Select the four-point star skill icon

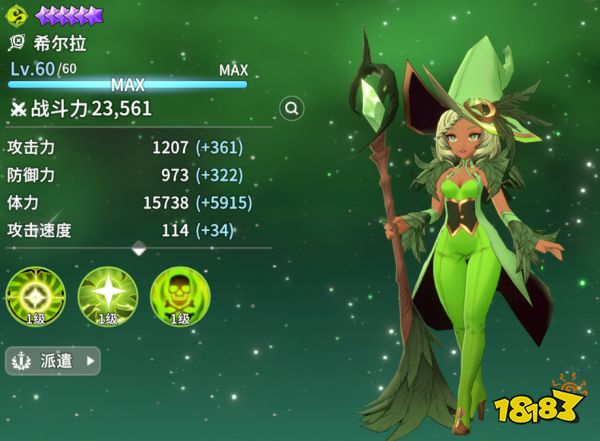pos(107,296)
